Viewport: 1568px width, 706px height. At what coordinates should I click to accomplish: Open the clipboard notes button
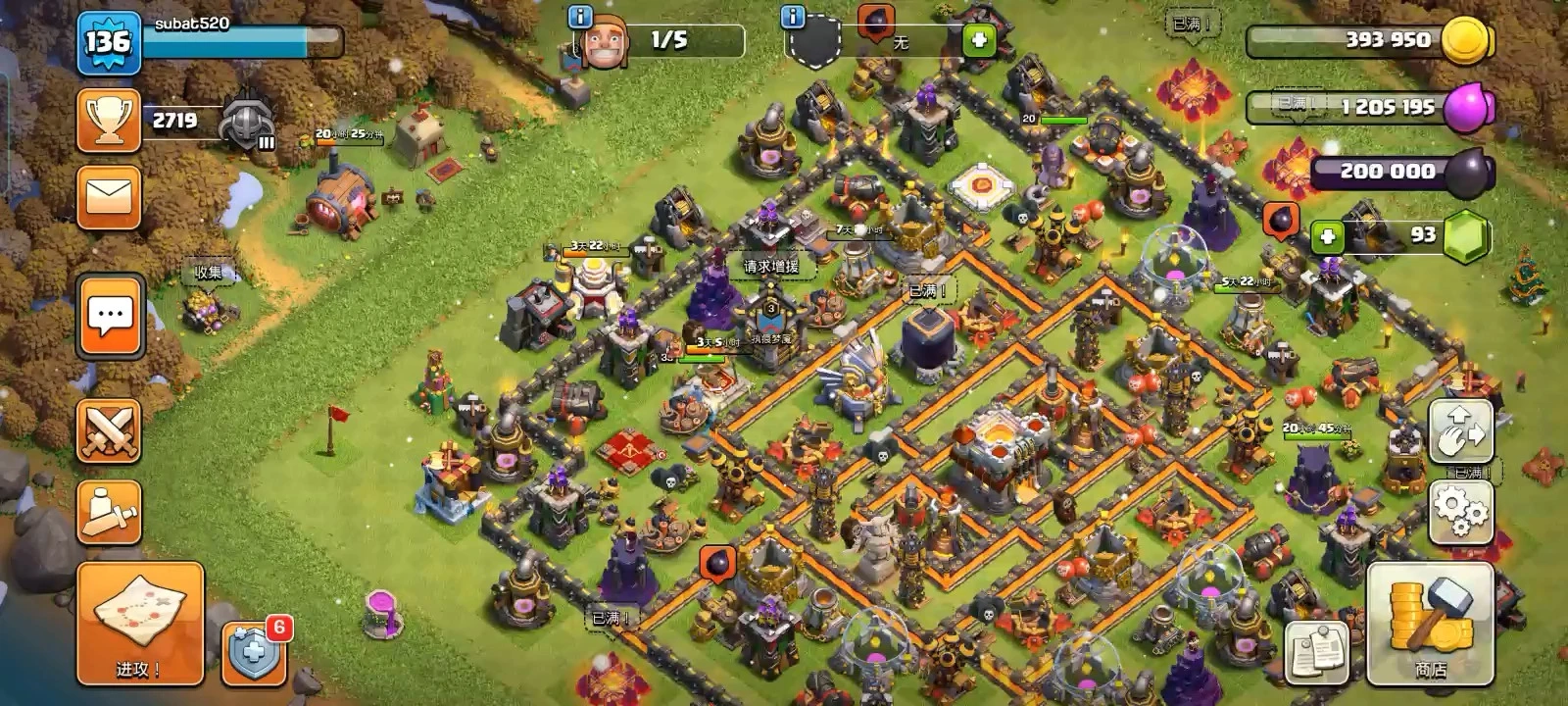[x=1317, y=652]
